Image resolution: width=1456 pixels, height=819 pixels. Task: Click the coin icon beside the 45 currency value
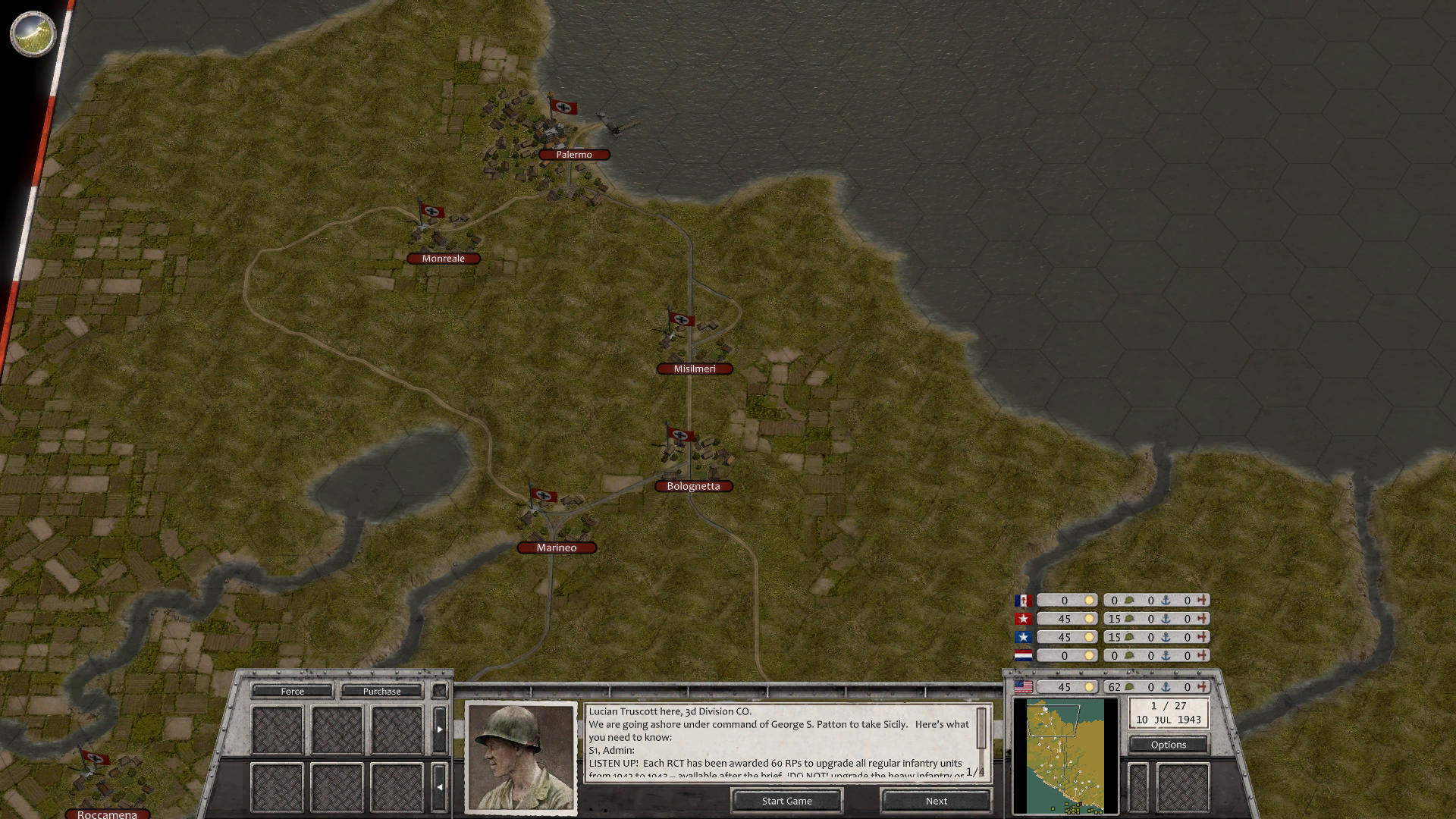pyautogui.click(x=1090, y=686)
